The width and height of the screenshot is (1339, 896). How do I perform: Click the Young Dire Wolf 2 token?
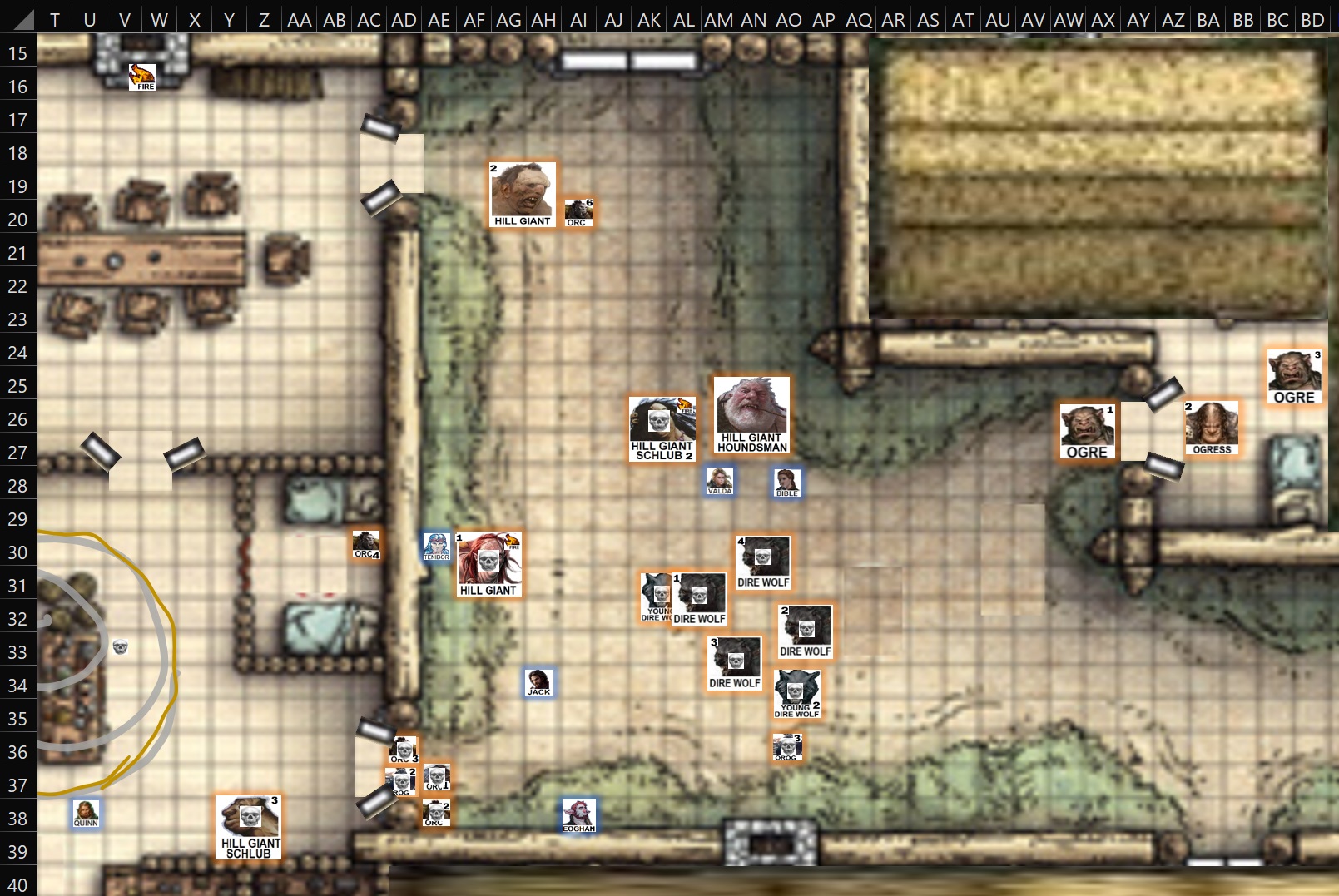[795, 694]
